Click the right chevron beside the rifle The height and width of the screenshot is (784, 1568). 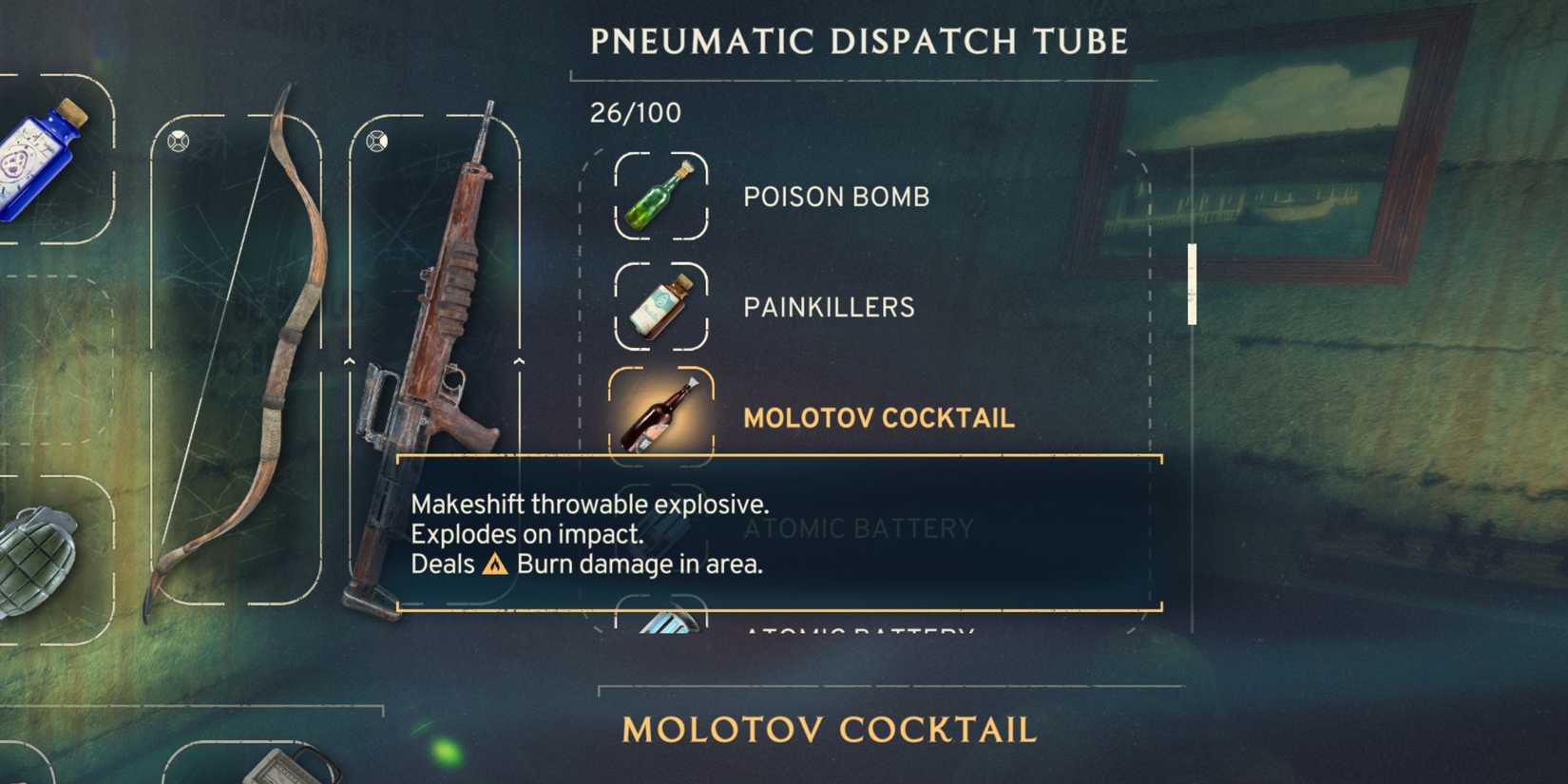pyautogui.click(x=520, y=363)
